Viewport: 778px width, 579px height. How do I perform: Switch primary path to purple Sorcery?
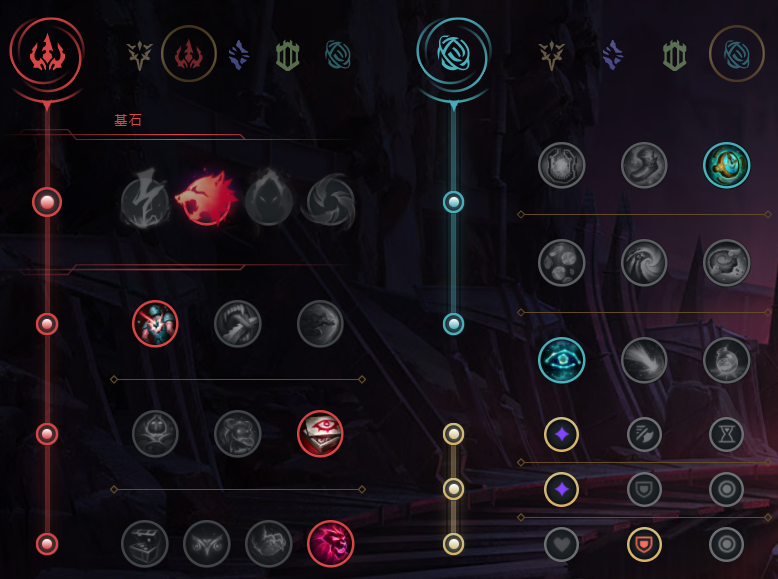[238, 55]
